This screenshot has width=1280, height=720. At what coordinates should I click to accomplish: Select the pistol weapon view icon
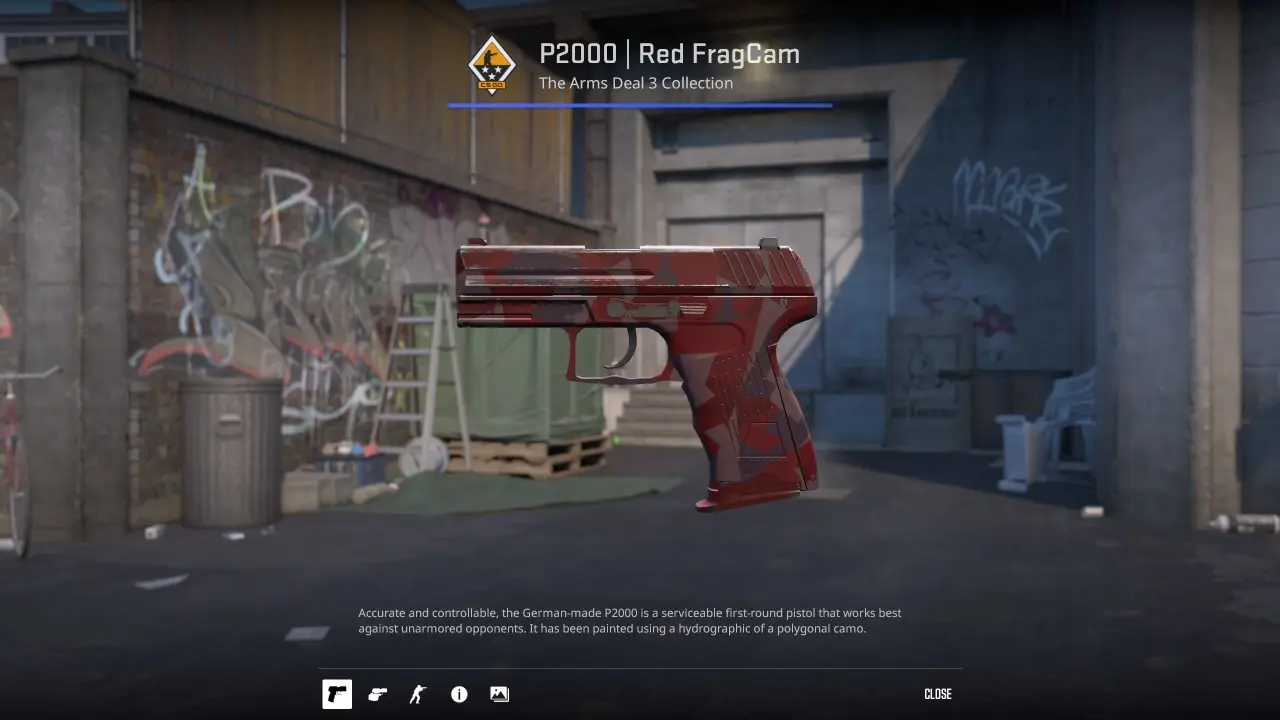(x=337, y=694)
